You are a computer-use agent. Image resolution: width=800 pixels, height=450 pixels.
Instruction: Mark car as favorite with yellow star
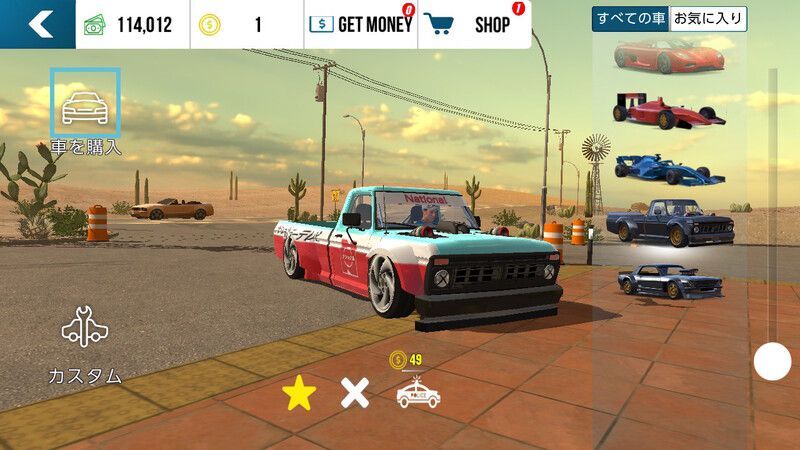(298, 394)
